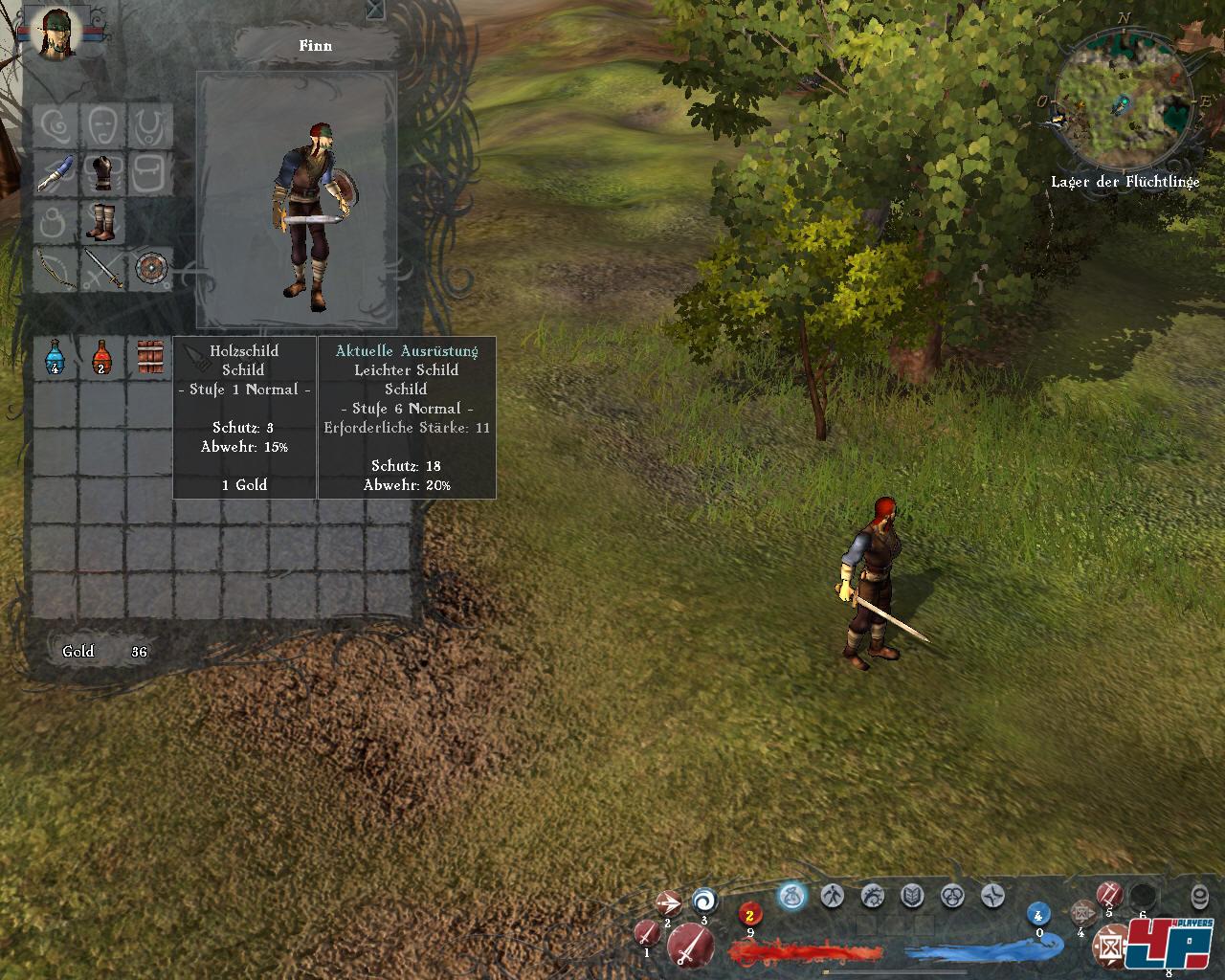Select the blue-sleeved arm equipment slot
Image resolution: width=1225 pixels, height=980 pixels.
56,174
